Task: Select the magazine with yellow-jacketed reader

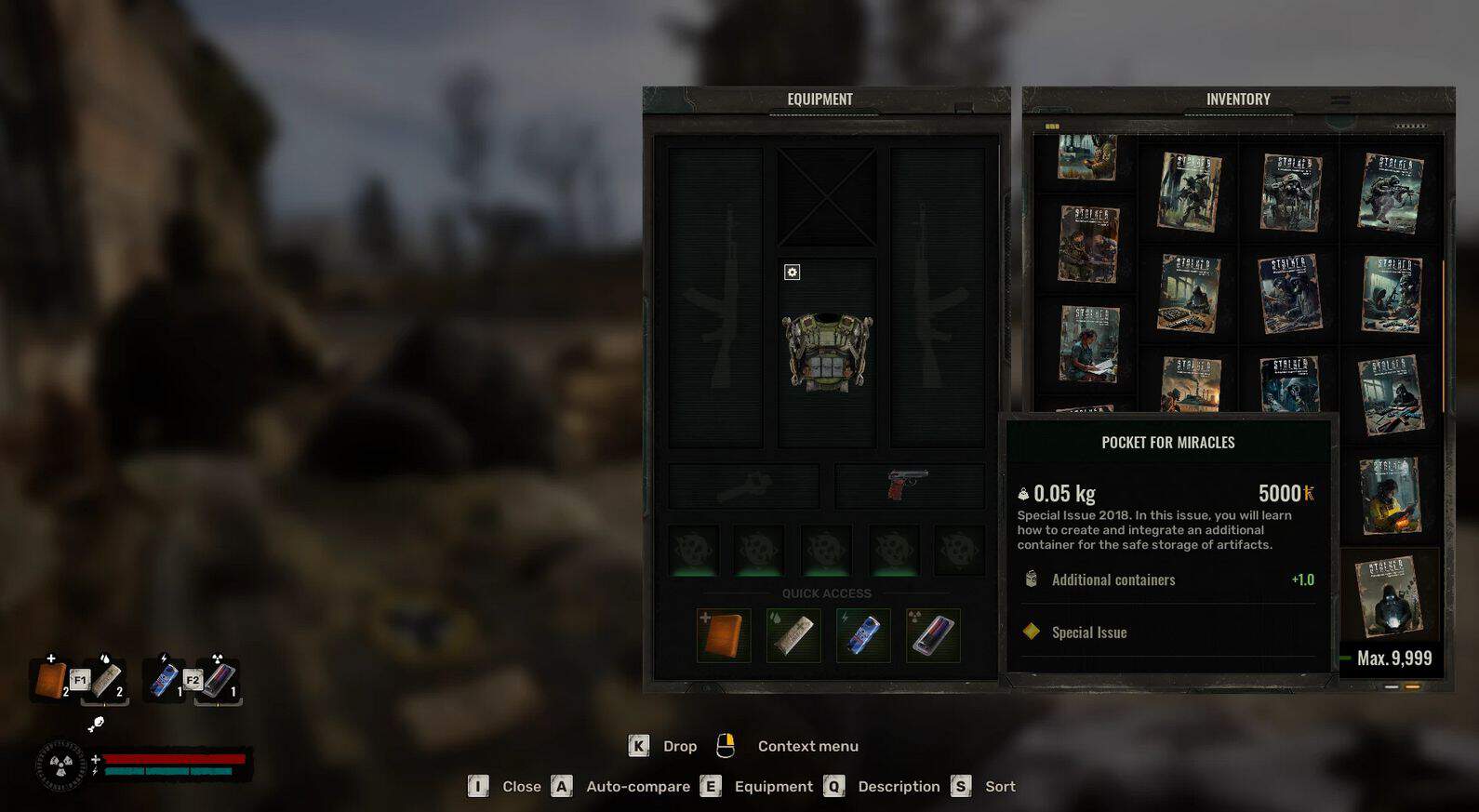Action: 1391,495
